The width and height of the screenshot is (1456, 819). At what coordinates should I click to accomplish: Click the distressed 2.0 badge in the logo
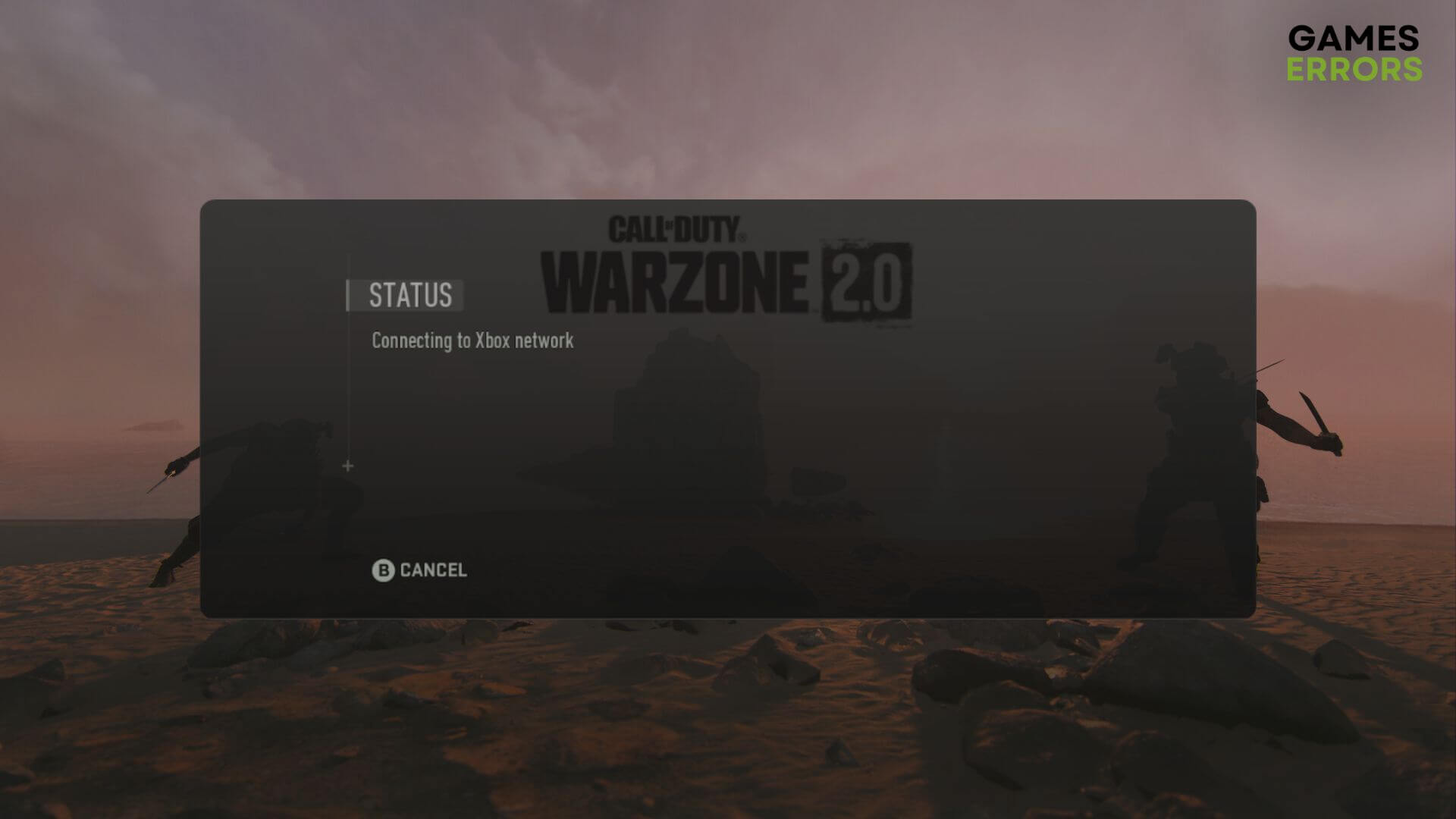click(x=868, y=282)
